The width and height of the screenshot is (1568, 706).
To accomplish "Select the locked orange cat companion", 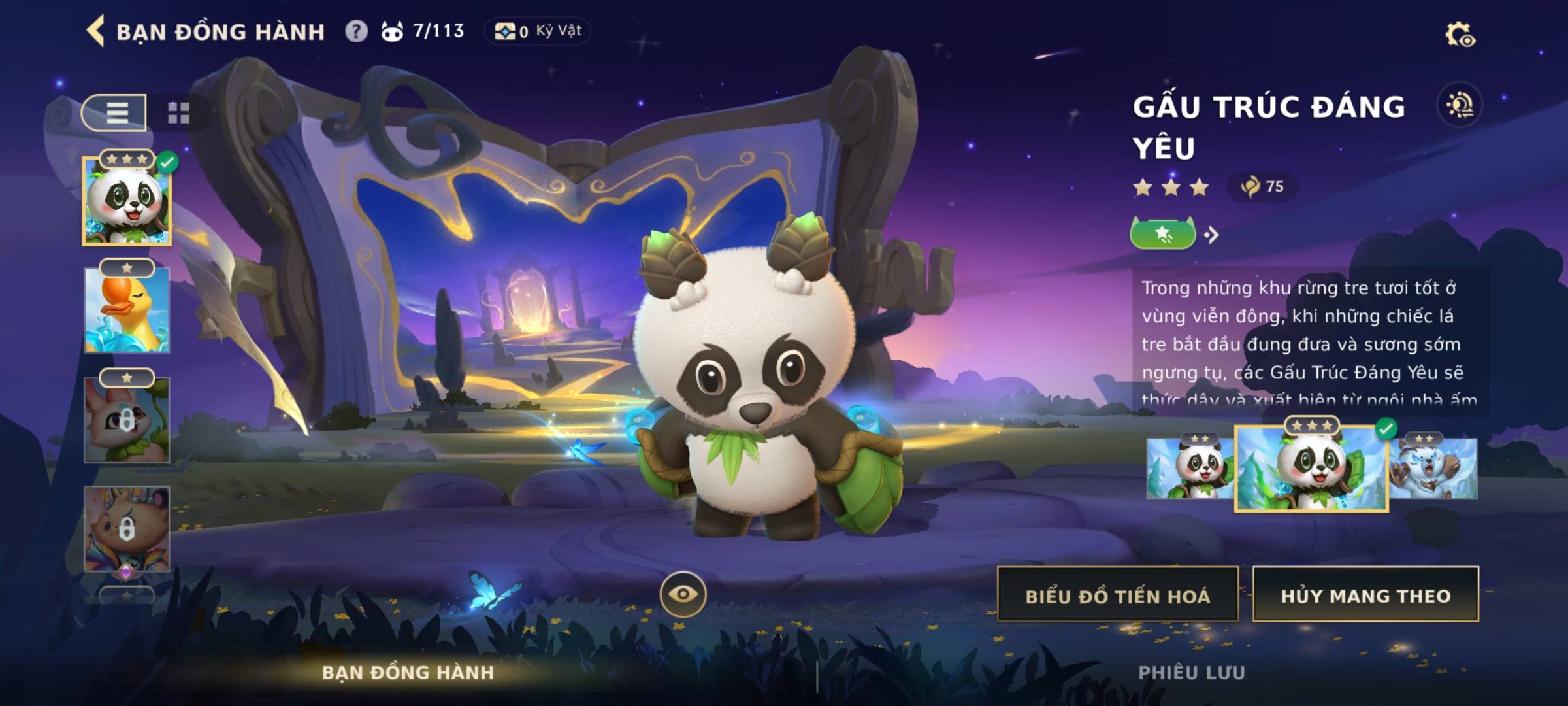I will point(127,529).
